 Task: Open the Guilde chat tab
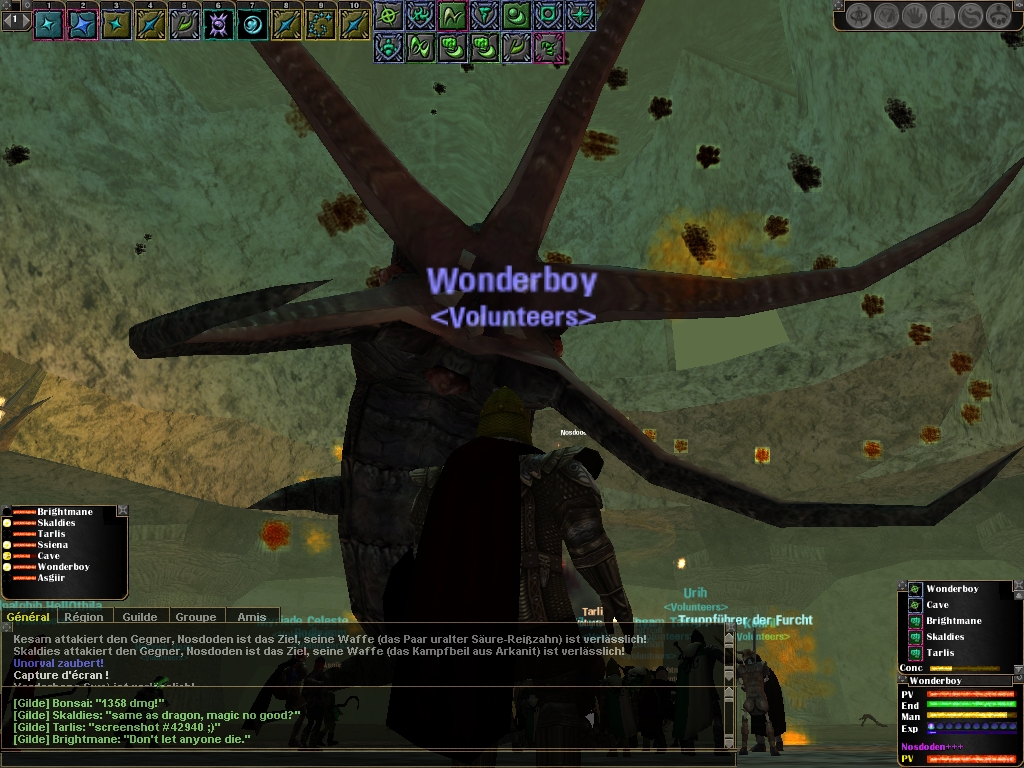[140, 617]
